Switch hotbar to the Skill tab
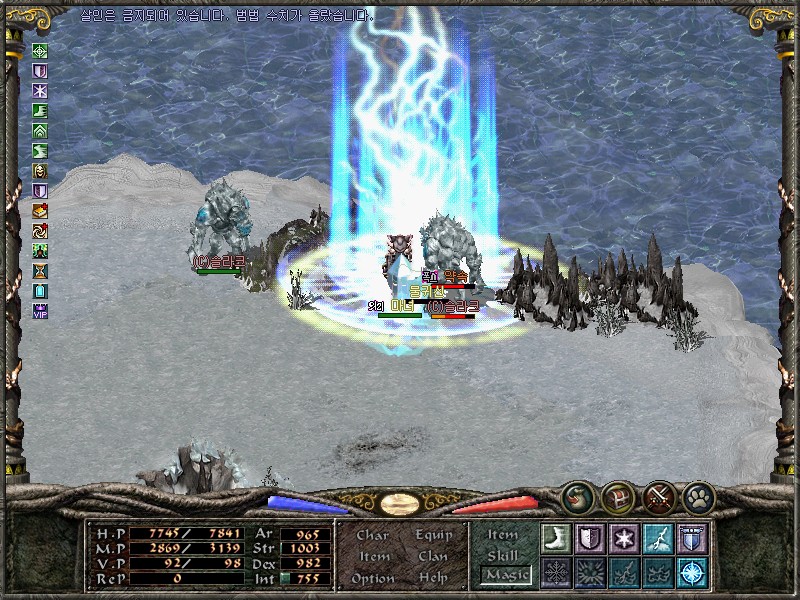The width and height of the screenshot is (800, 600). tap(503, 555)
